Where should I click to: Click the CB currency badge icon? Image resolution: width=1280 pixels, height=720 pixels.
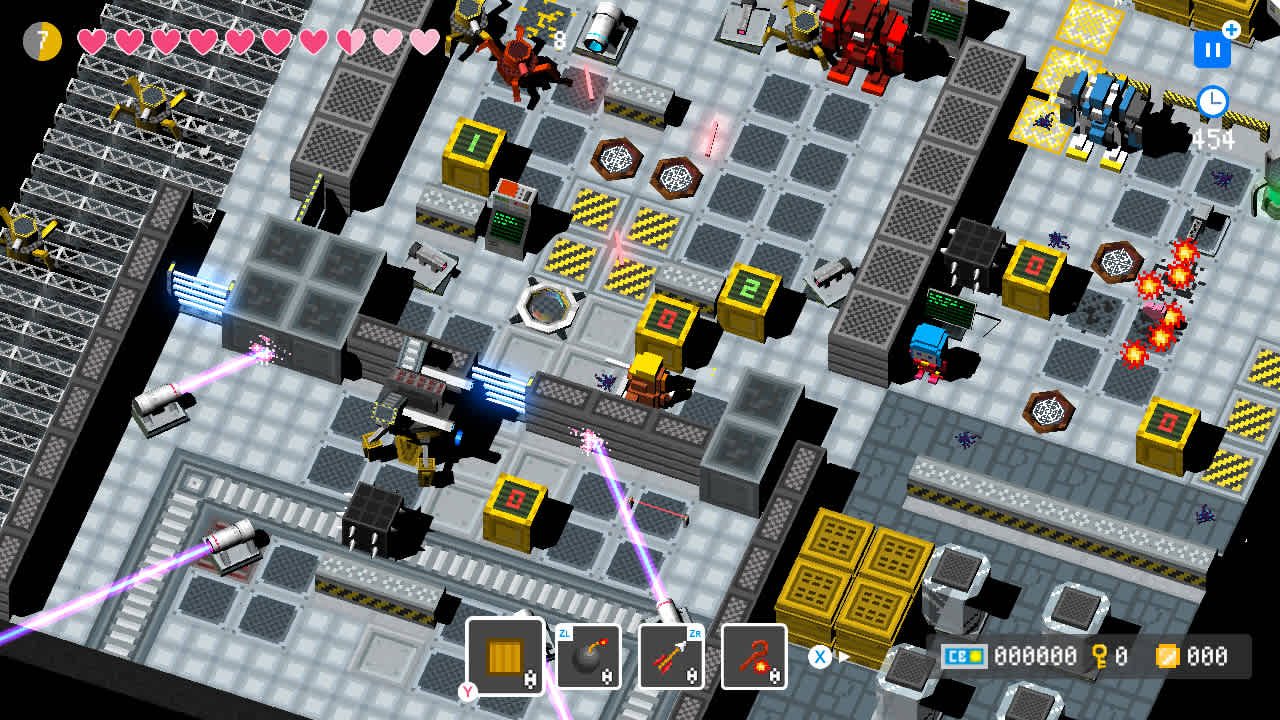point(965,656)
